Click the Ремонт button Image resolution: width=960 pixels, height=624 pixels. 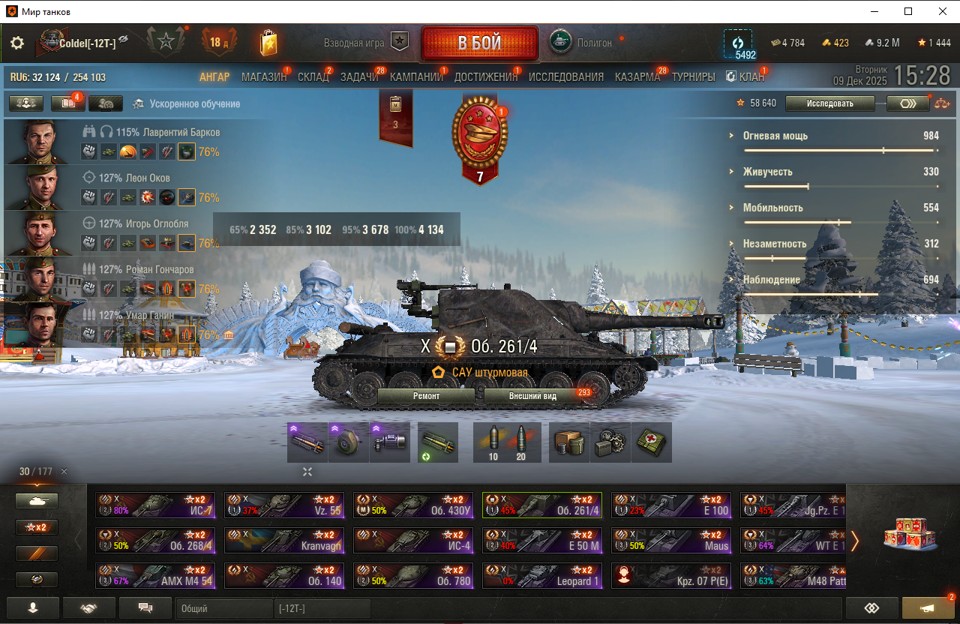(426, 396)
